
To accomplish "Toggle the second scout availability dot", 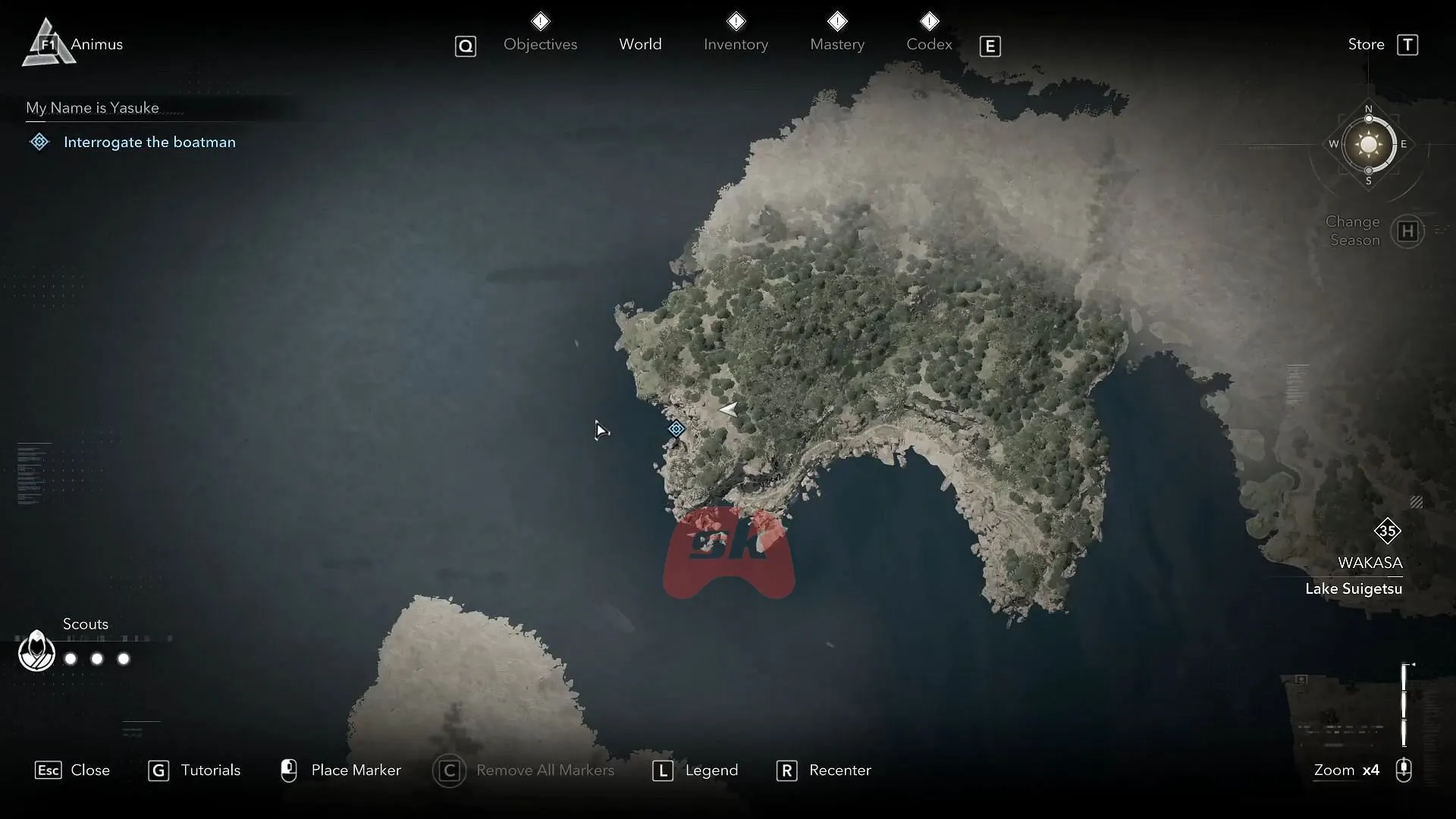I will (x=96, y=659).
